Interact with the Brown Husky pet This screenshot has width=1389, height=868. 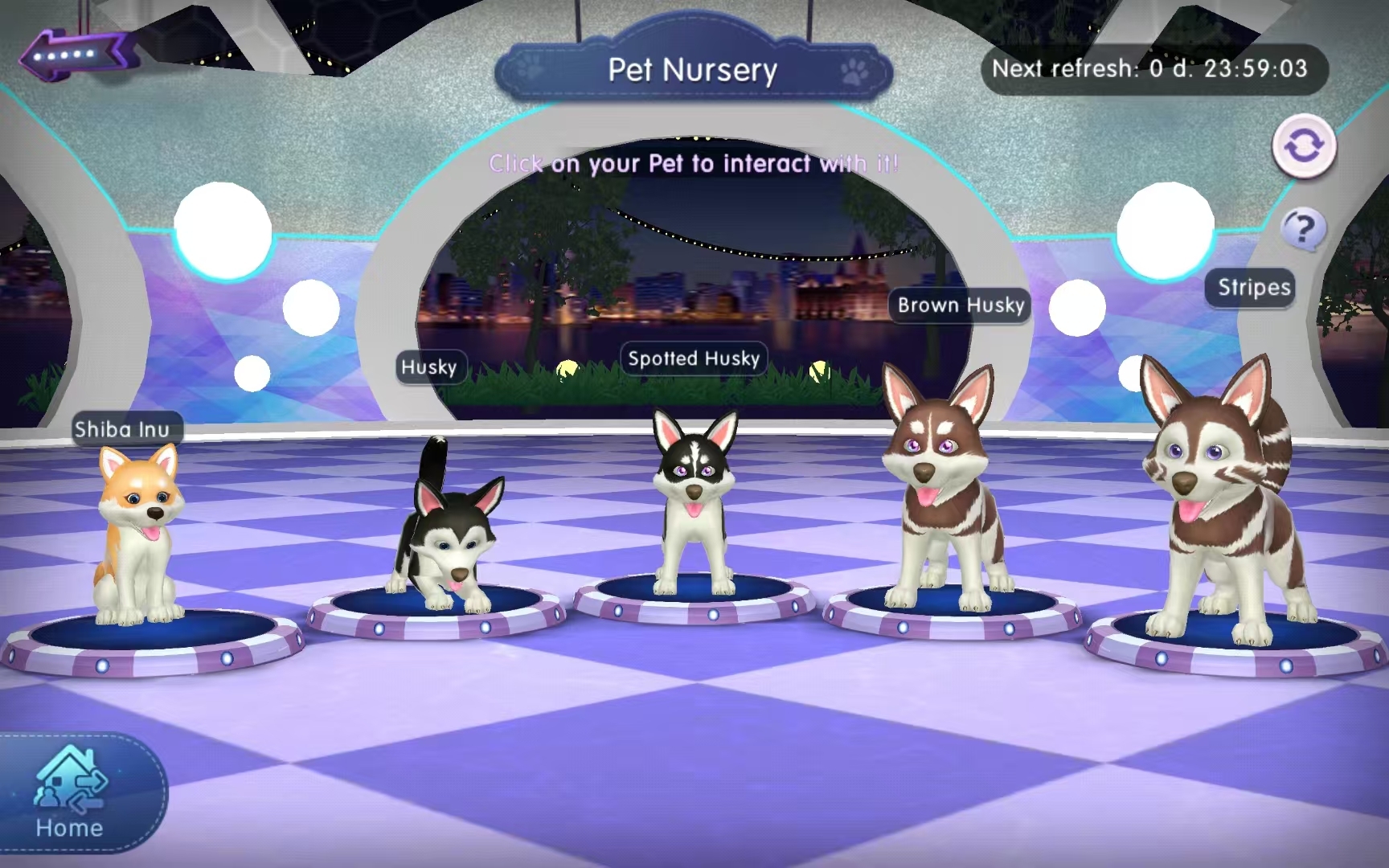[x=942, y=498]
